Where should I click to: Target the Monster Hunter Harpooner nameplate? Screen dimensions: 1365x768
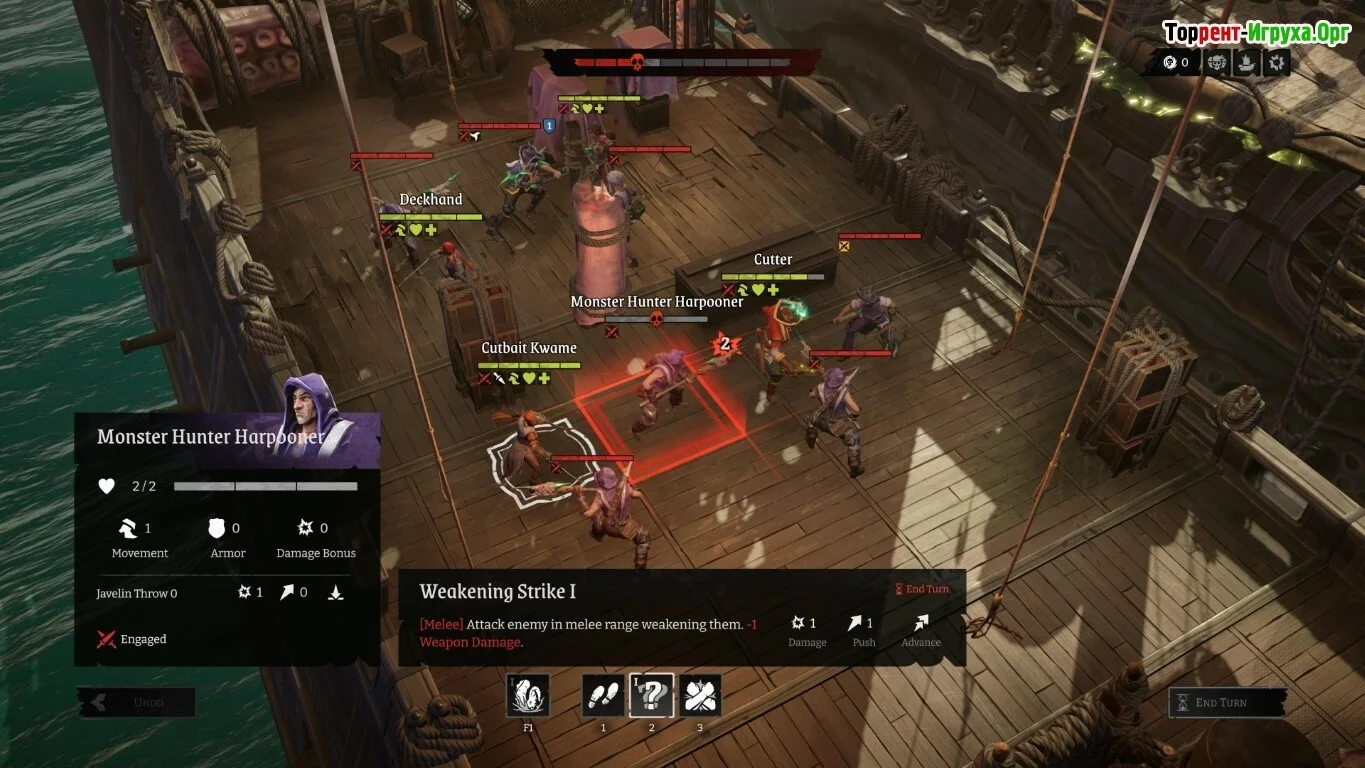click(x=657, y=302)
